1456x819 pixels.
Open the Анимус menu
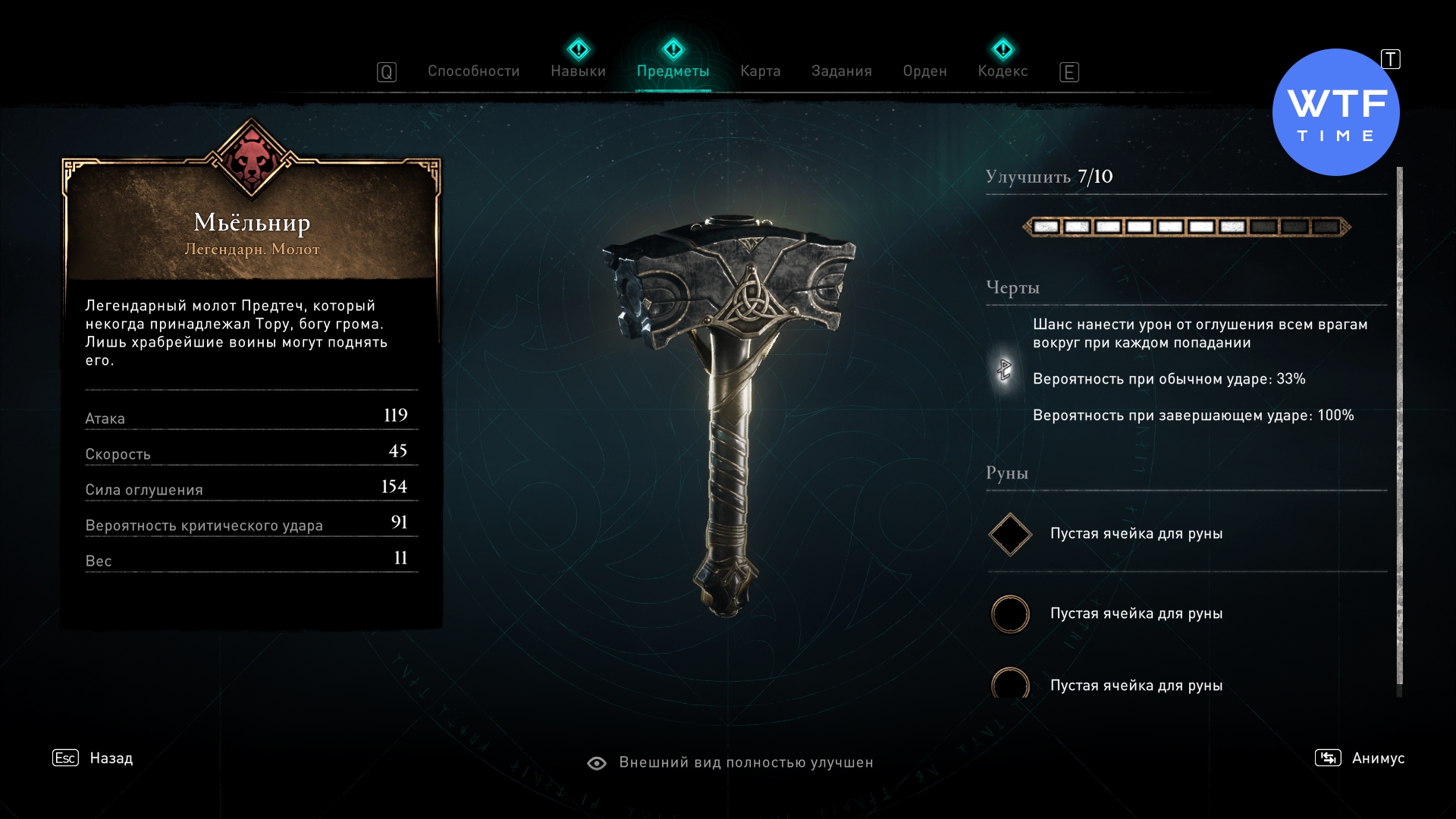1360,758
